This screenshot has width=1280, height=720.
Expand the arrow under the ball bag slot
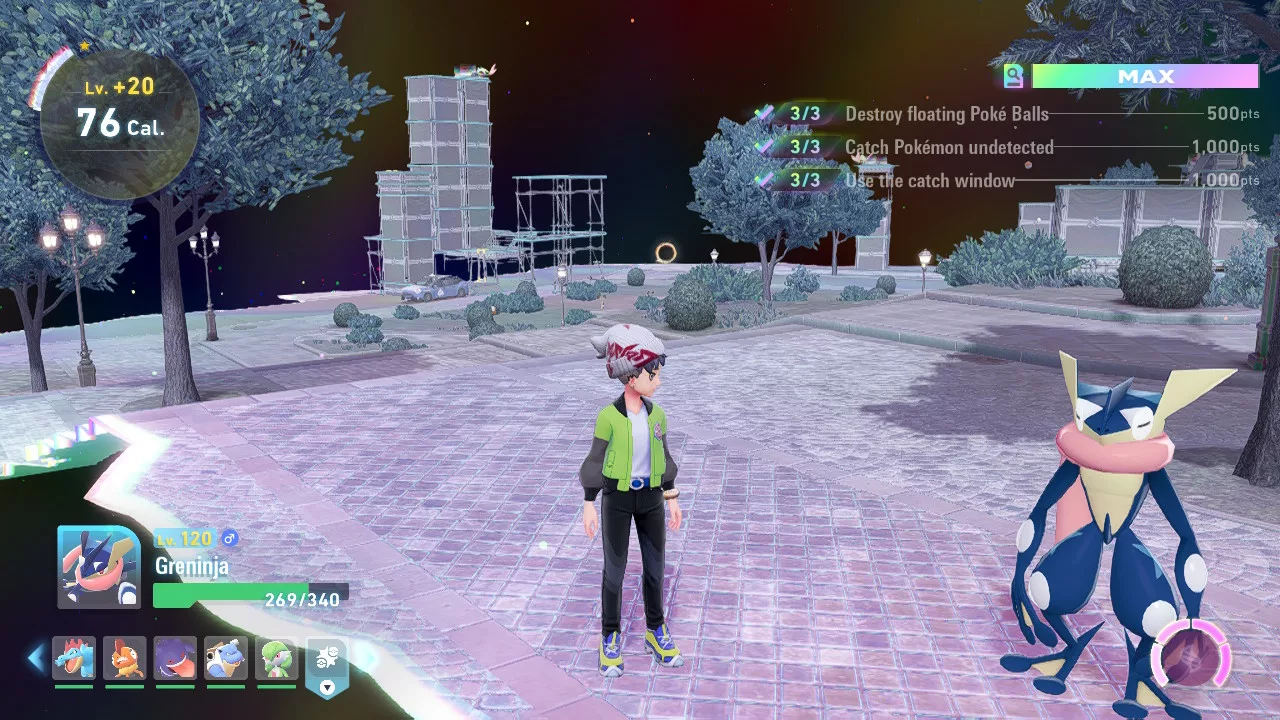326,686
